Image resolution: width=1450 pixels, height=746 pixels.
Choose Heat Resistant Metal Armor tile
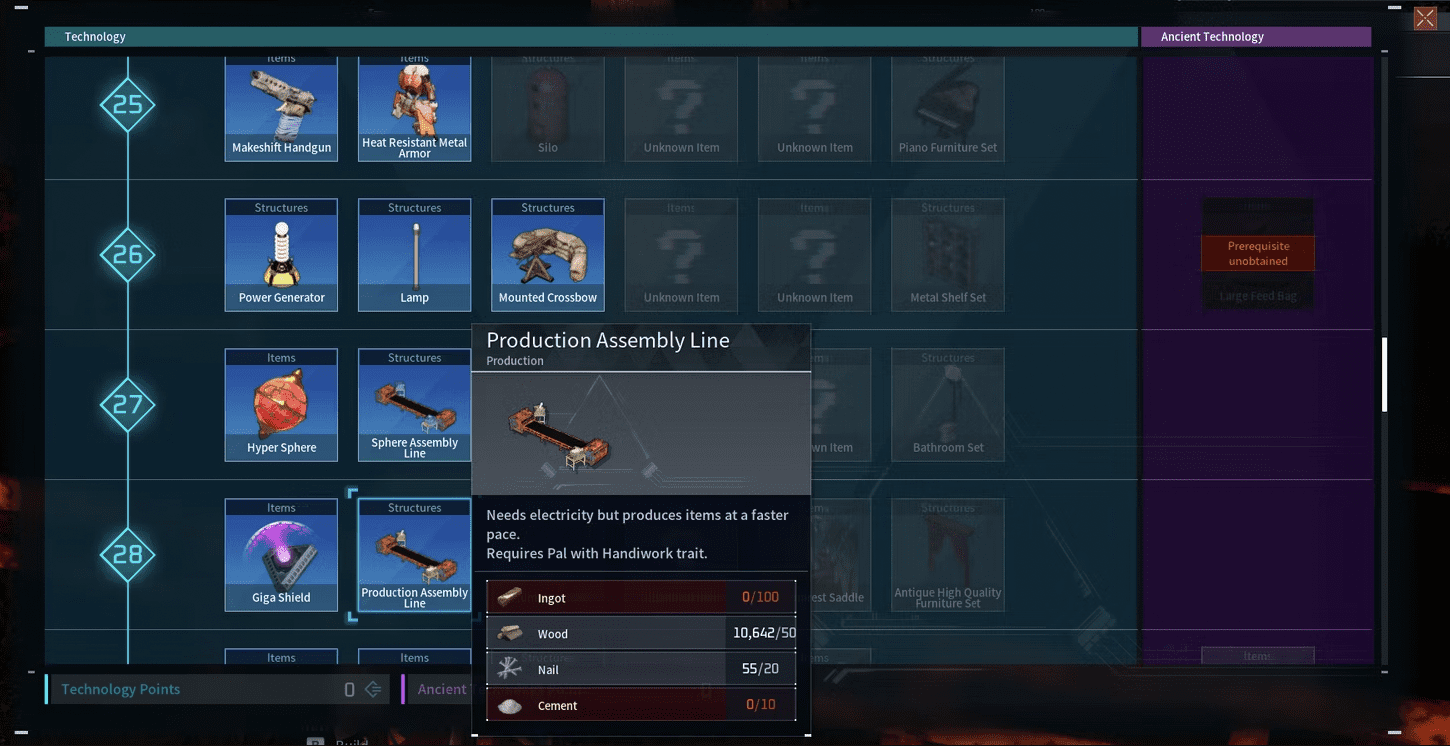tap(415, 107)
